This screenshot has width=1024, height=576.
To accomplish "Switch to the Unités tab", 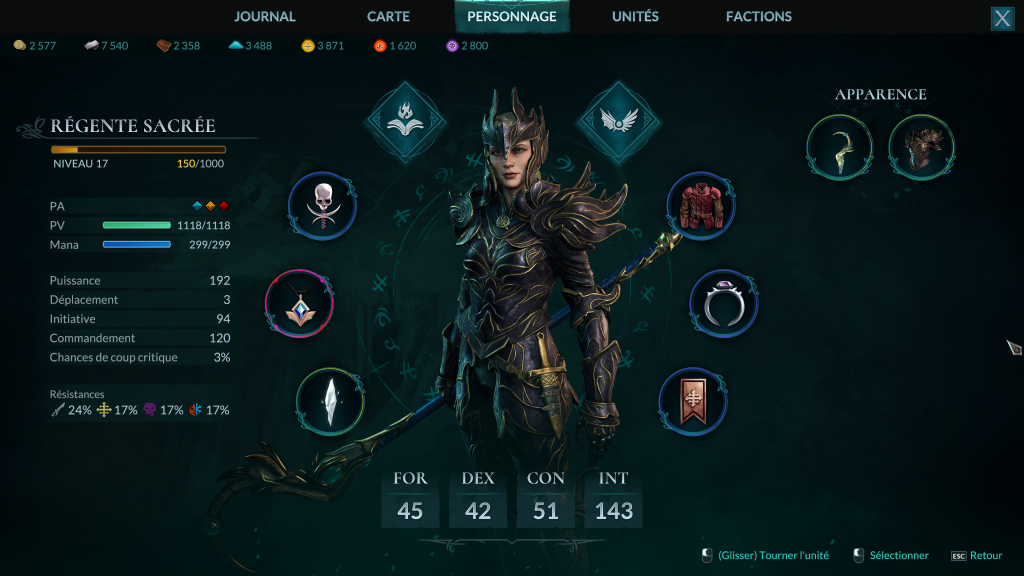I will coord(635,17).
